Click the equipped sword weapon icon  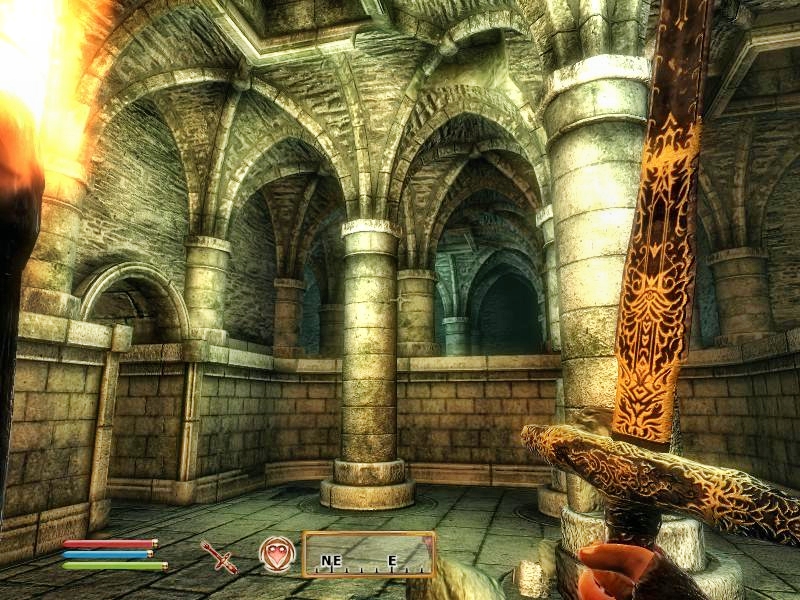click(218, 556)
